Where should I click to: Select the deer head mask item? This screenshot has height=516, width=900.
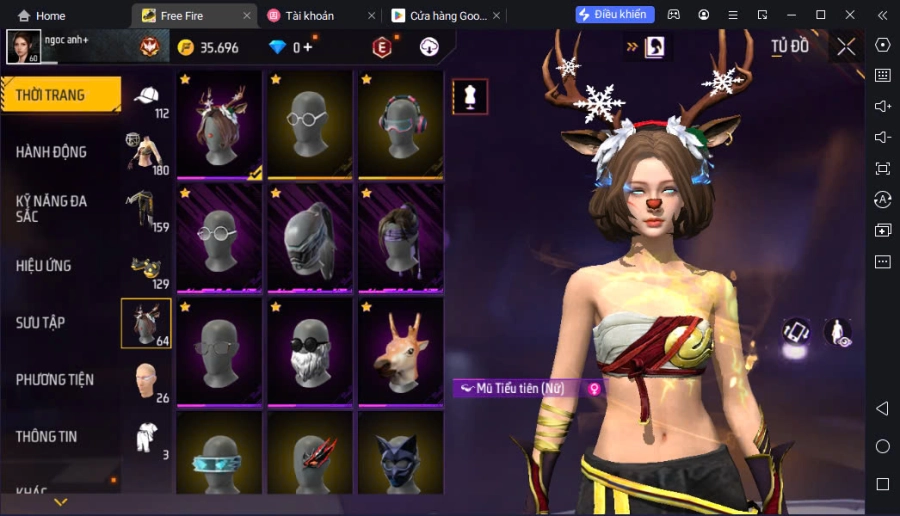tap(401, 352)
